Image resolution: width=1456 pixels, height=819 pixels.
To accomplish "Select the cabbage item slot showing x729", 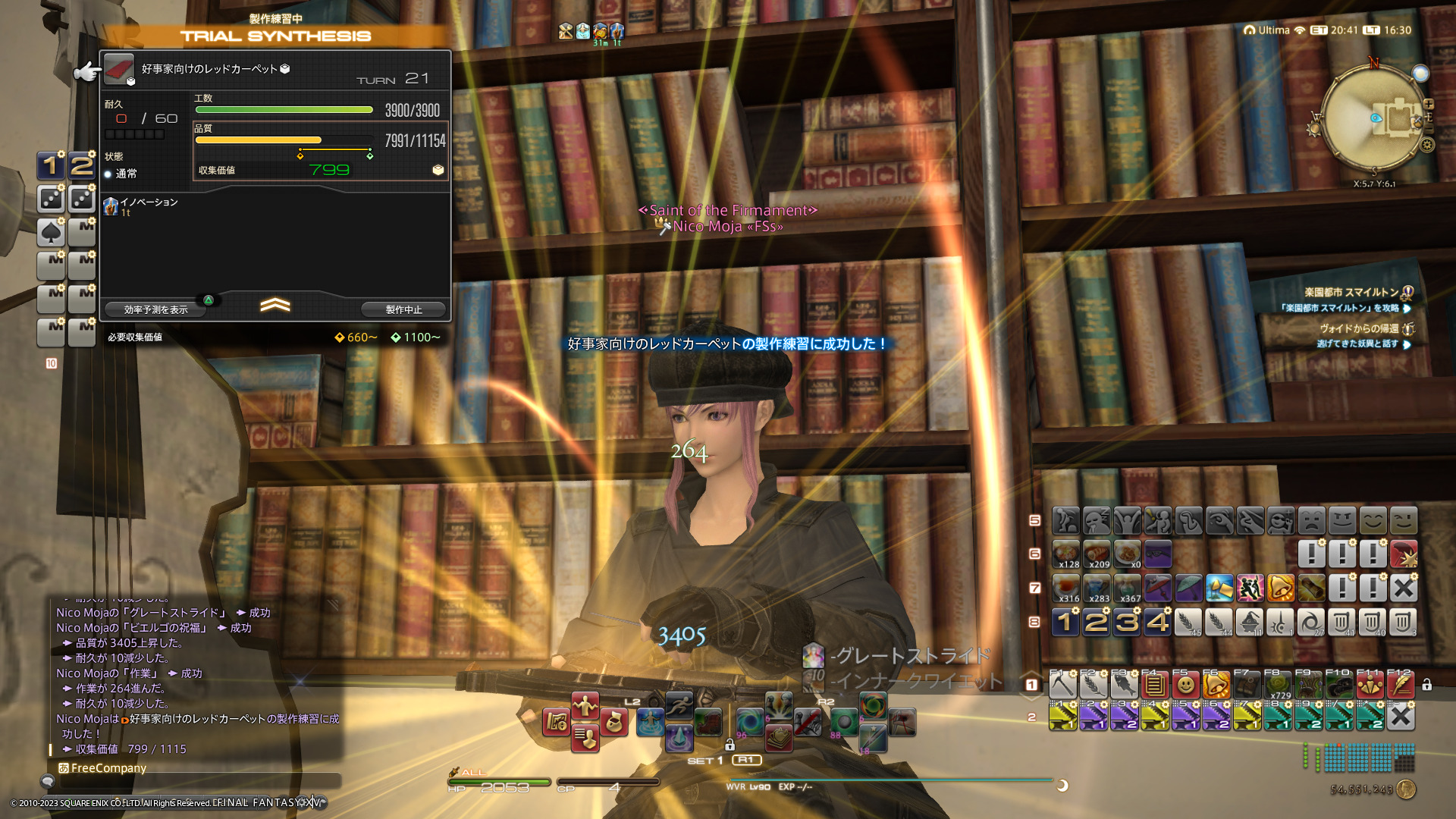I will [1279, 686].
